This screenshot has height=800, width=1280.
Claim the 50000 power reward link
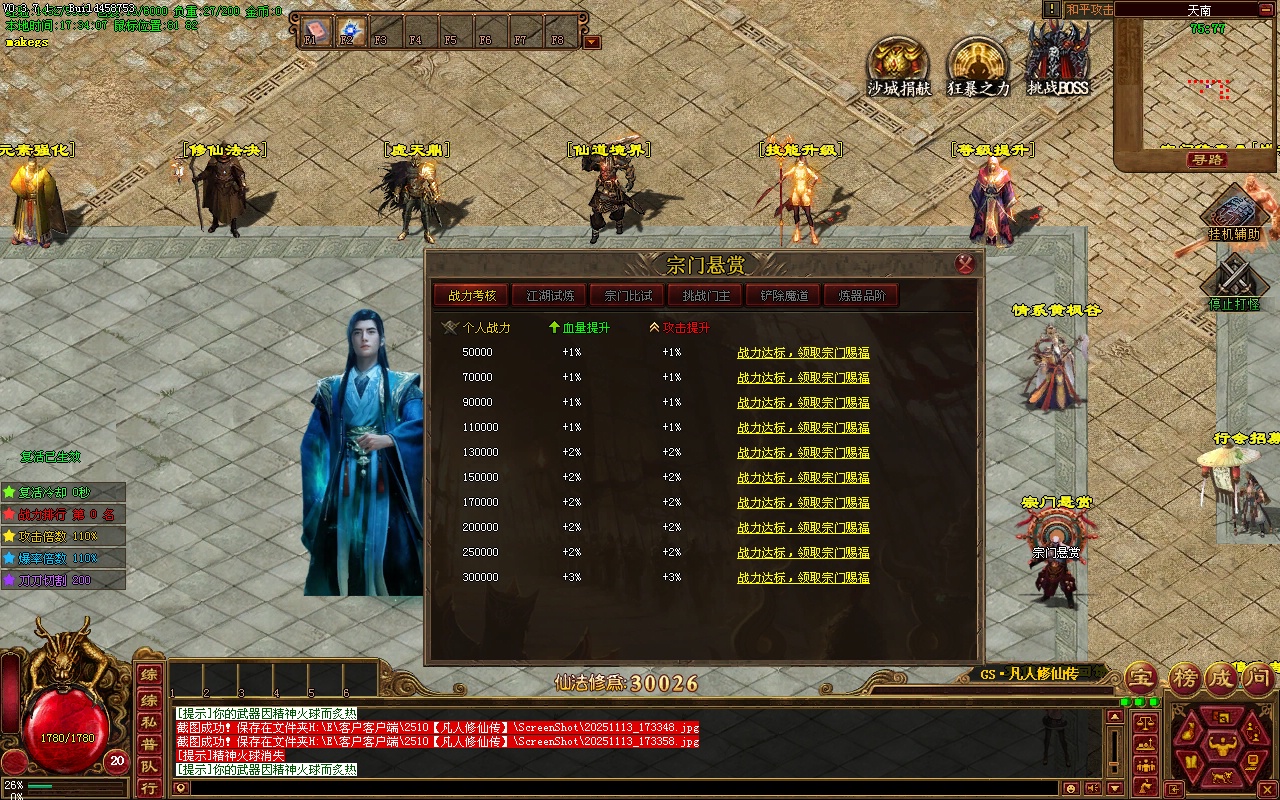[803, 353]
